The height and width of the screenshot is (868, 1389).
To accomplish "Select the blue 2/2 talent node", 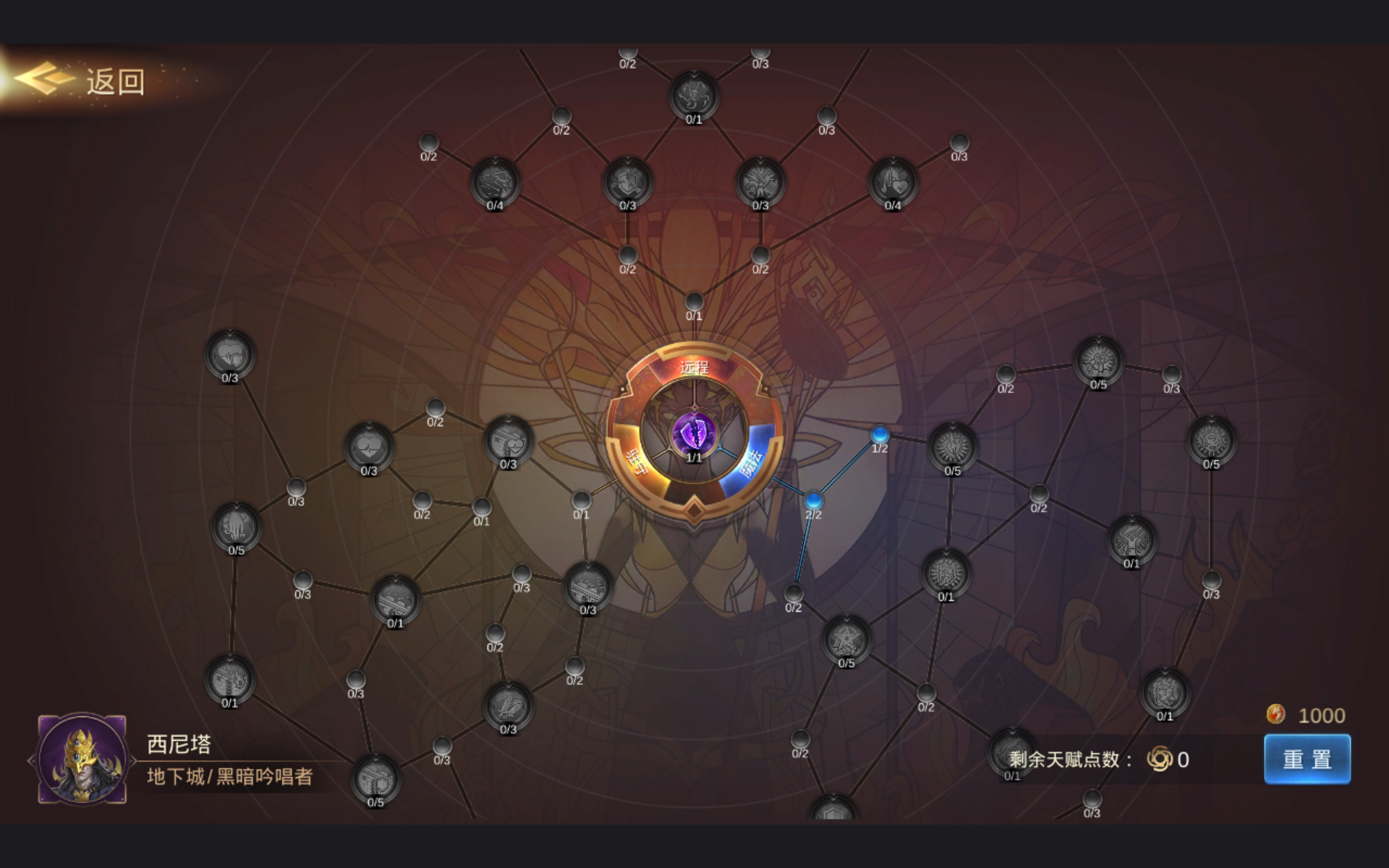I will point(813,500).
